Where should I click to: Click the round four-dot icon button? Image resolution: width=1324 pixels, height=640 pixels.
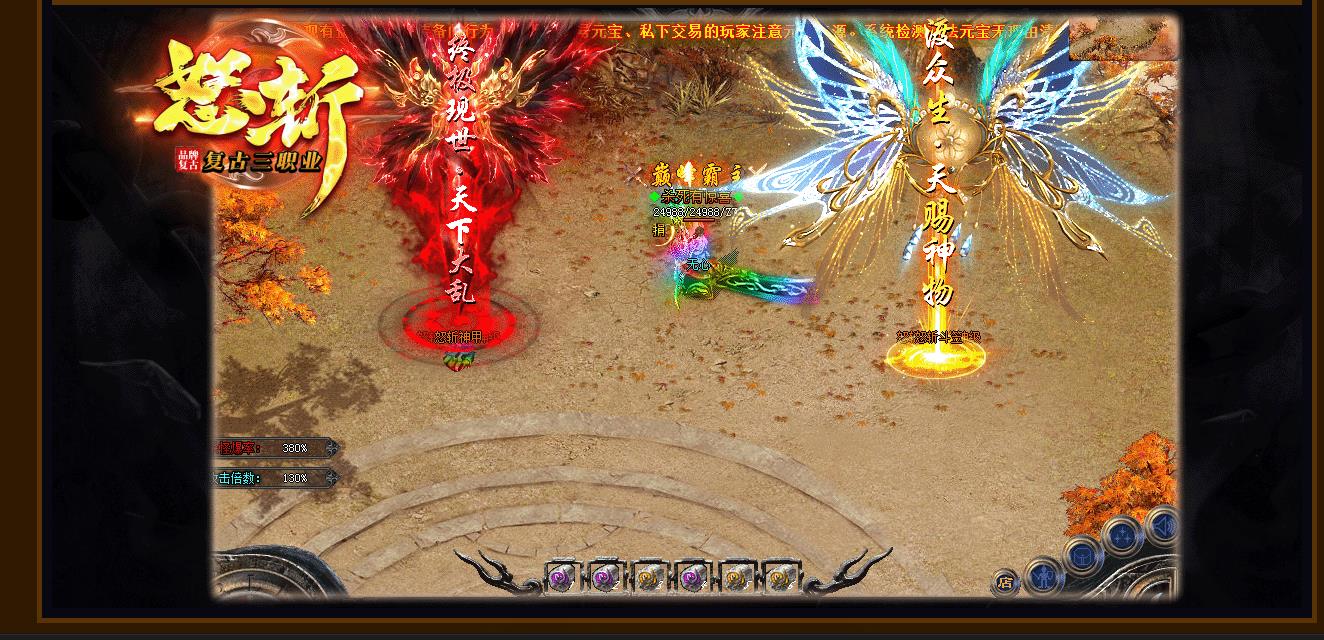[1121, 537]
